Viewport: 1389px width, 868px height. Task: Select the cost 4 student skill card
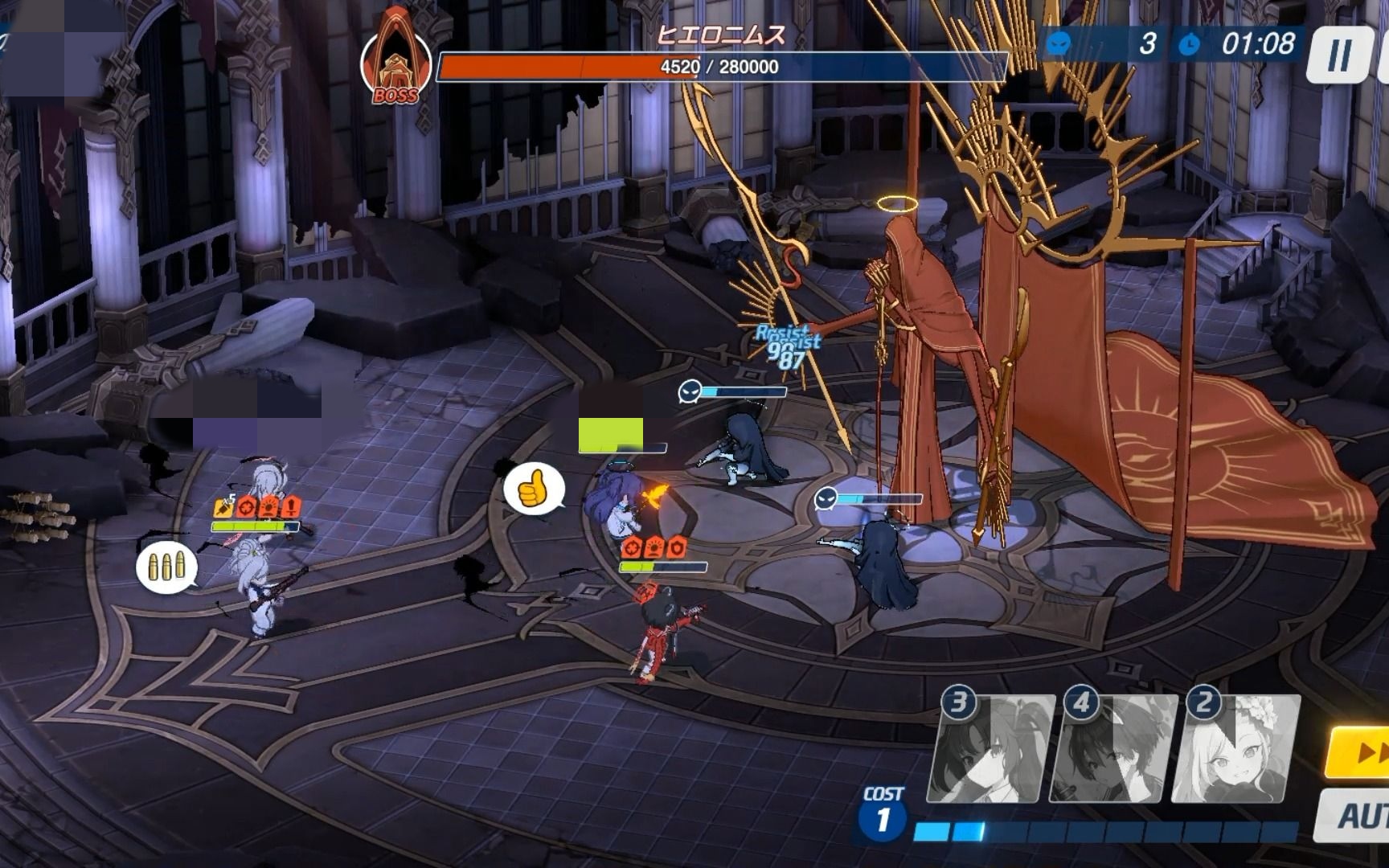(1116, 751)
